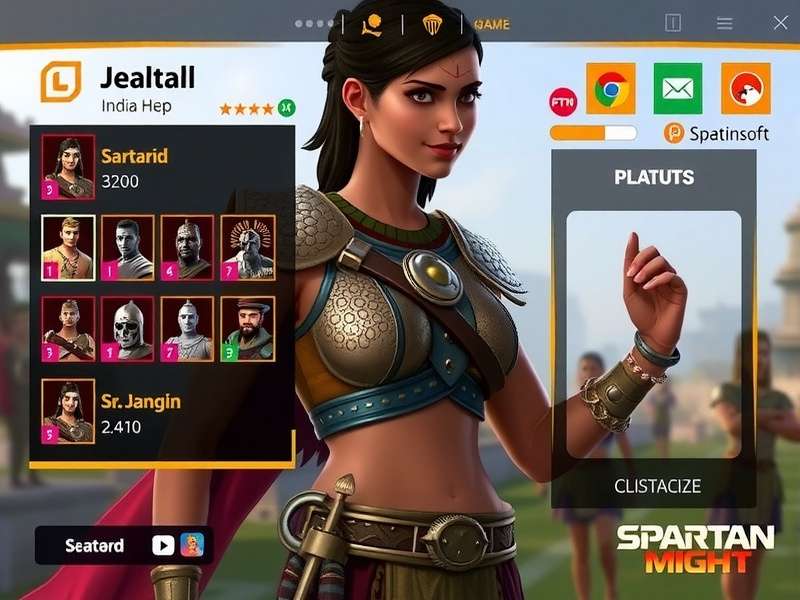This screenshot has height=600, width=800.
Task: Close the window with the X button
Action: [778, 24]
